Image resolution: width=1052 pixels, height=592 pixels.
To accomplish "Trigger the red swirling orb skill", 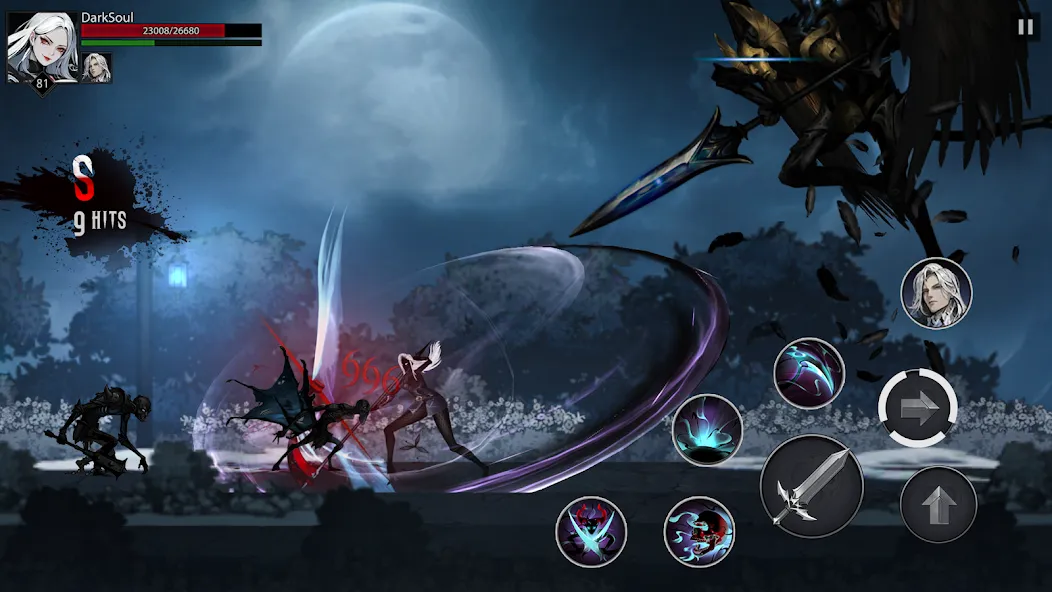I will [699, 531].
